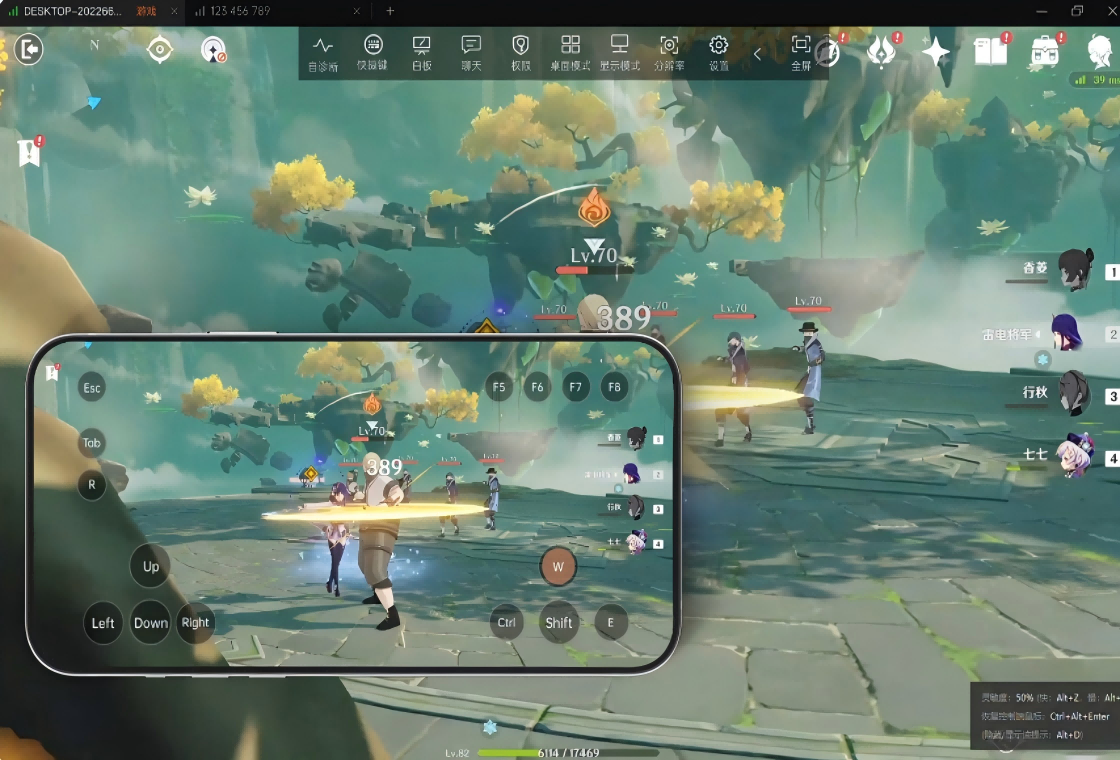Switch to party member 香菱
Viewport: 1120px width, 760px height.
point(1075,270)
